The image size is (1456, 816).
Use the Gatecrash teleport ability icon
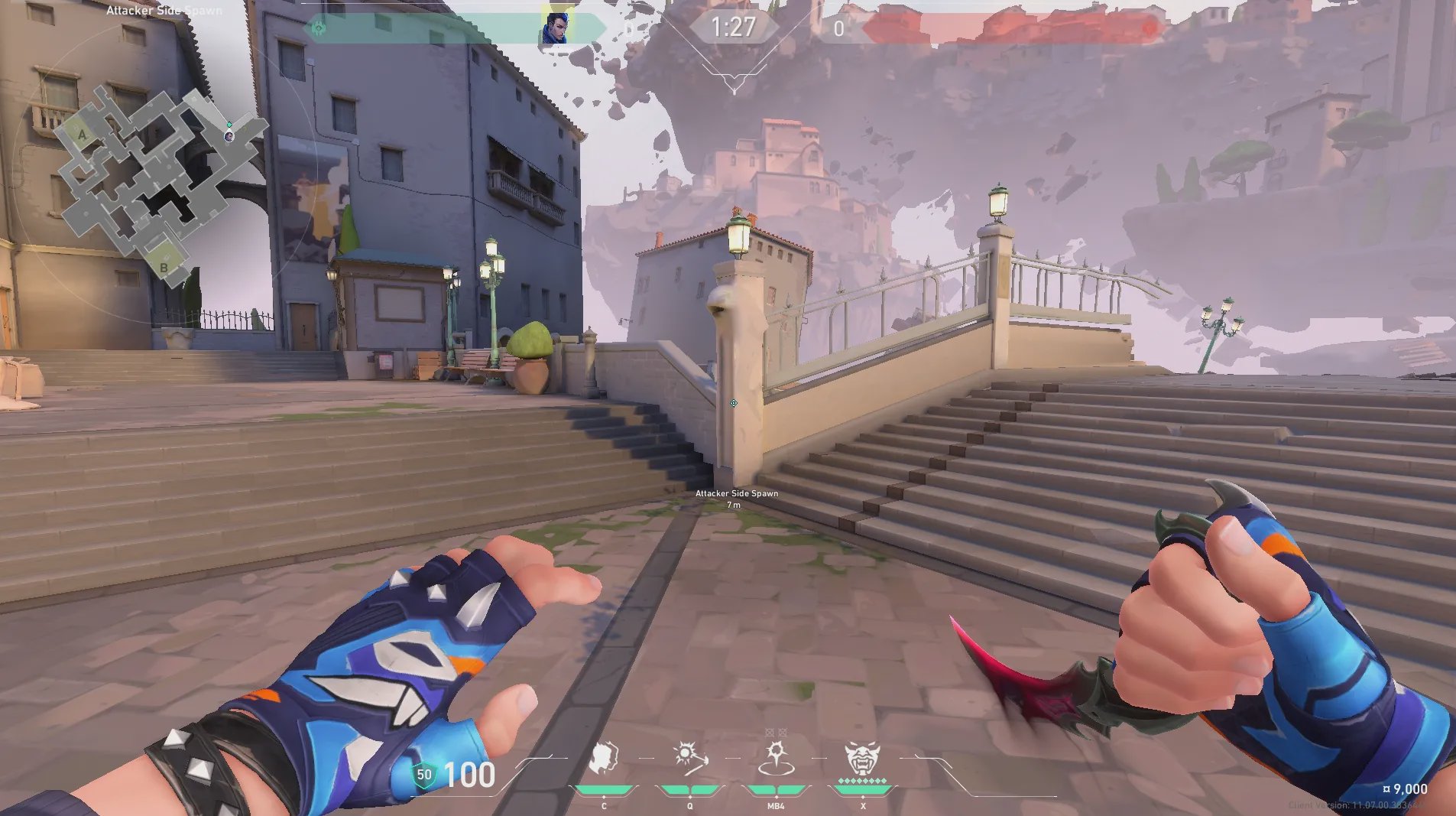(776, 758)
